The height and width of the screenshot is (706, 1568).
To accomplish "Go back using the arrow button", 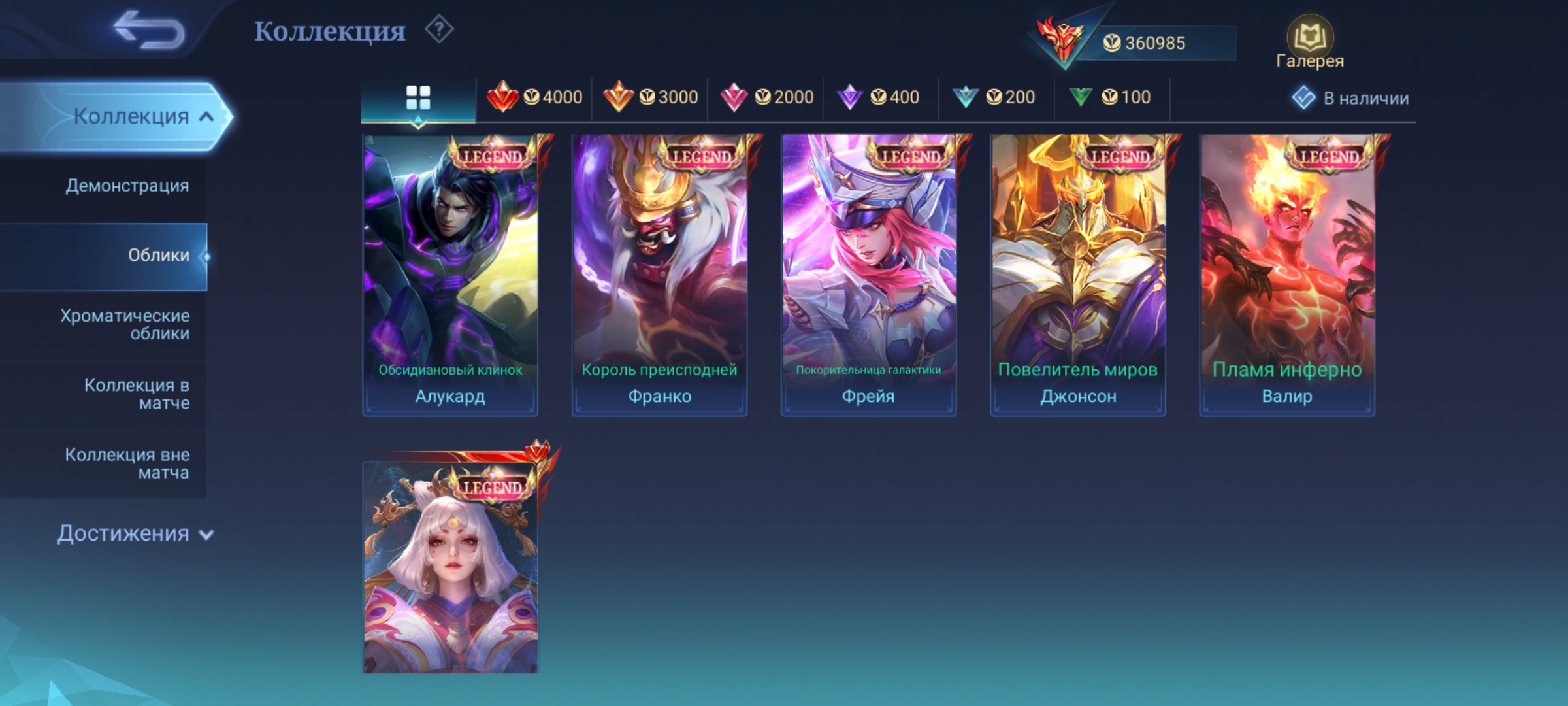I will tap(149, 31).
